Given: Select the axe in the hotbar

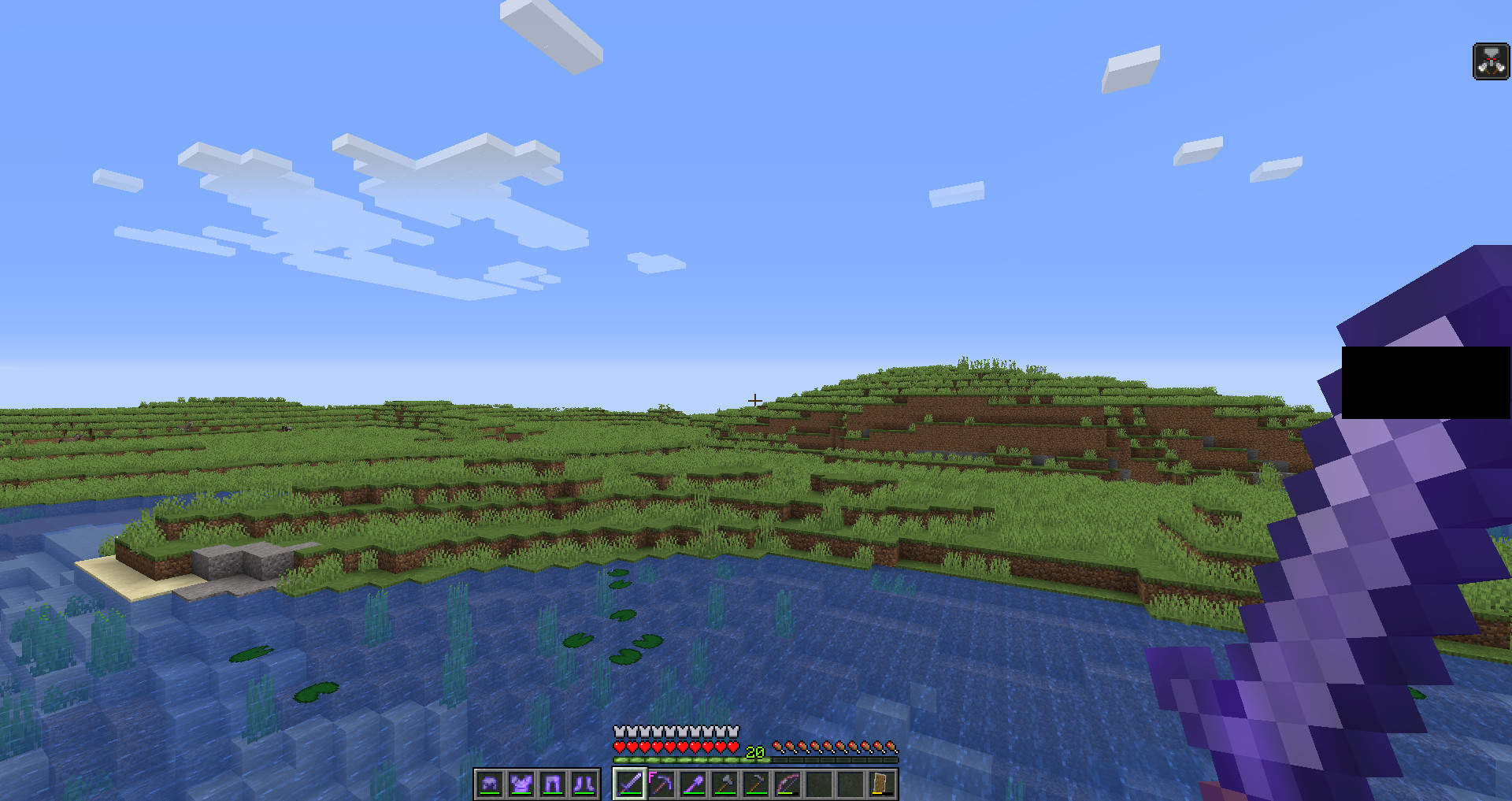Looking at the screenshot, I should (x=724, y=784).
